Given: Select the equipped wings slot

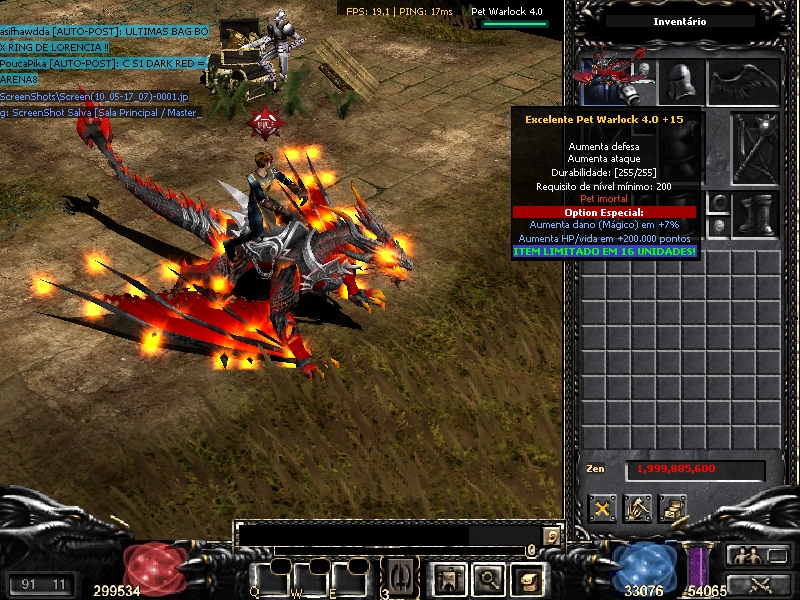Looking at the screenshot, I should click(743, 82).
